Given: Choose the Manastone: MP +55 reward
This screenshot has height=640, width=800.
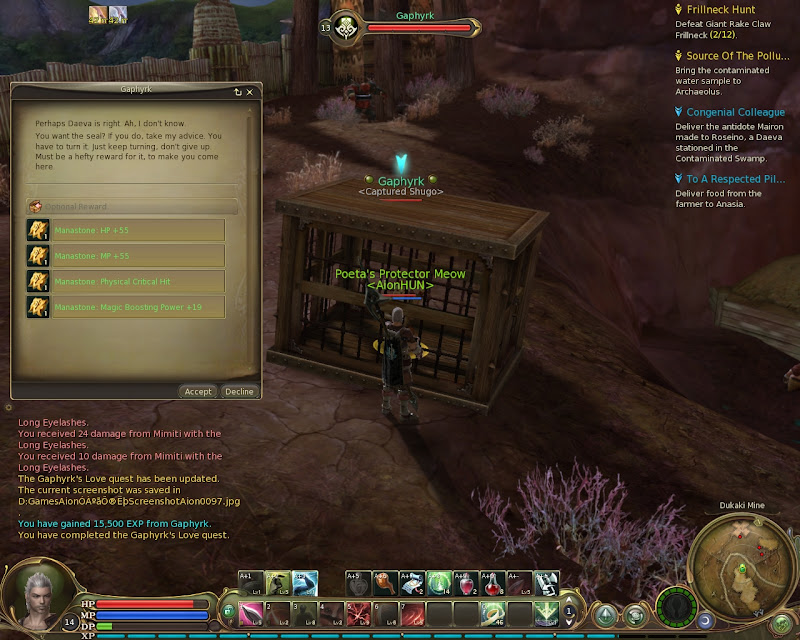Looking at the screenshot, I should pos(125,256).
